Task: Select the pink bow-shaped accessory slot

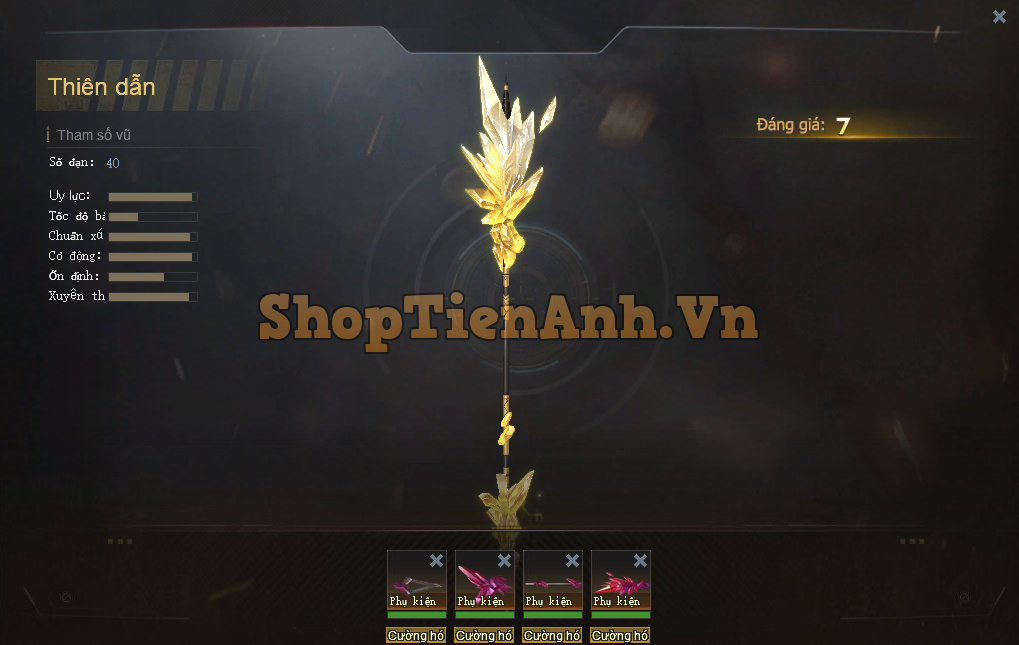Action: [414, 583]
